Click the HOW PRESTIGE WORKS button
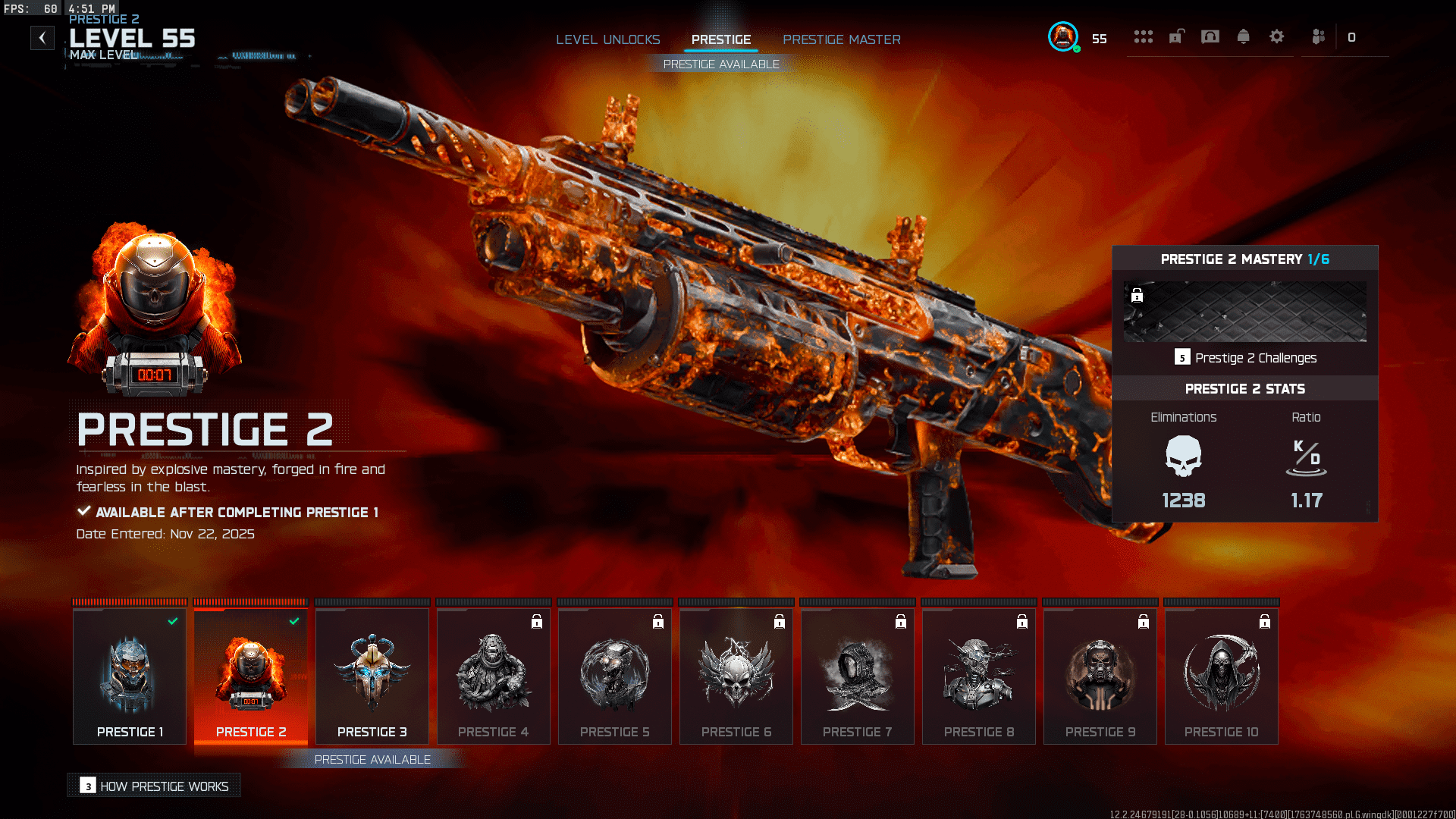1456x819 pixels. coord(153,786)
